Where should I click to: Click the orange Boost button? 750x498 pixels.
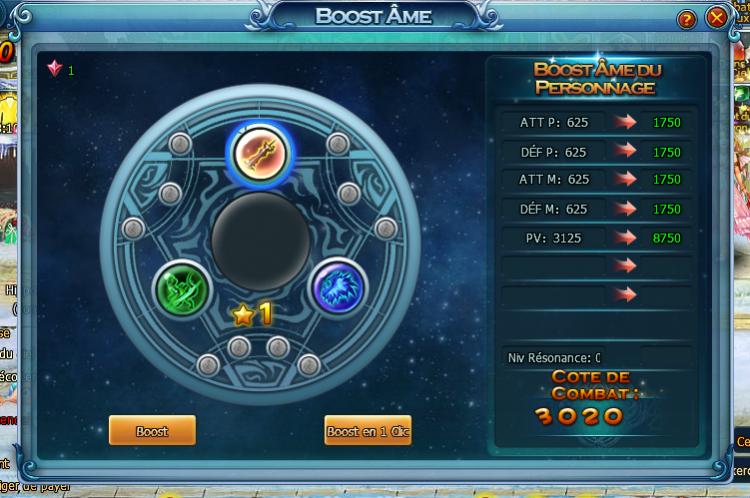[152, 431]
